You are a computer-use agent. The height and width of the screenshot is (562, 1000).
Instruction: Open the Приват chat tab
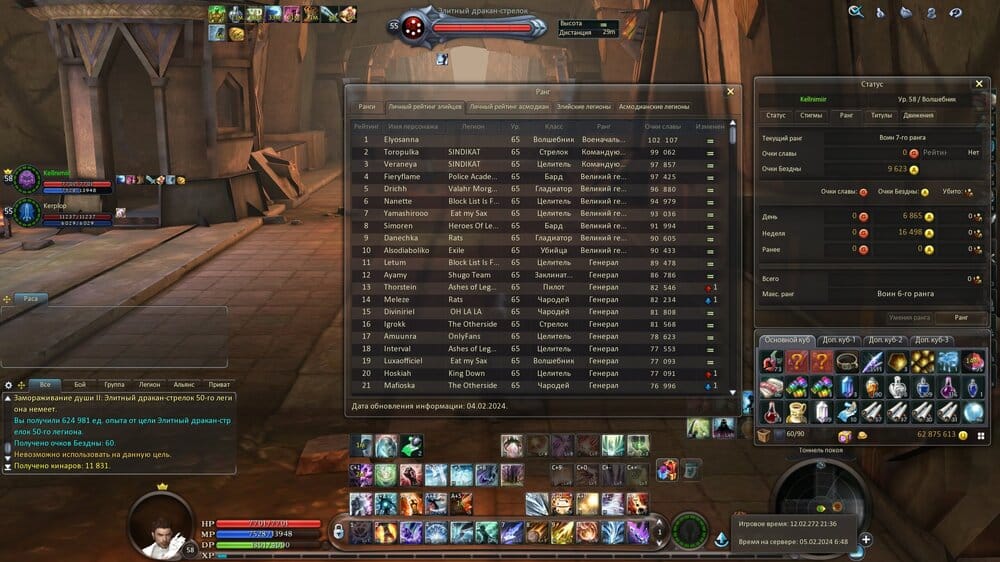pyautogui.click(x=218, y=384)
